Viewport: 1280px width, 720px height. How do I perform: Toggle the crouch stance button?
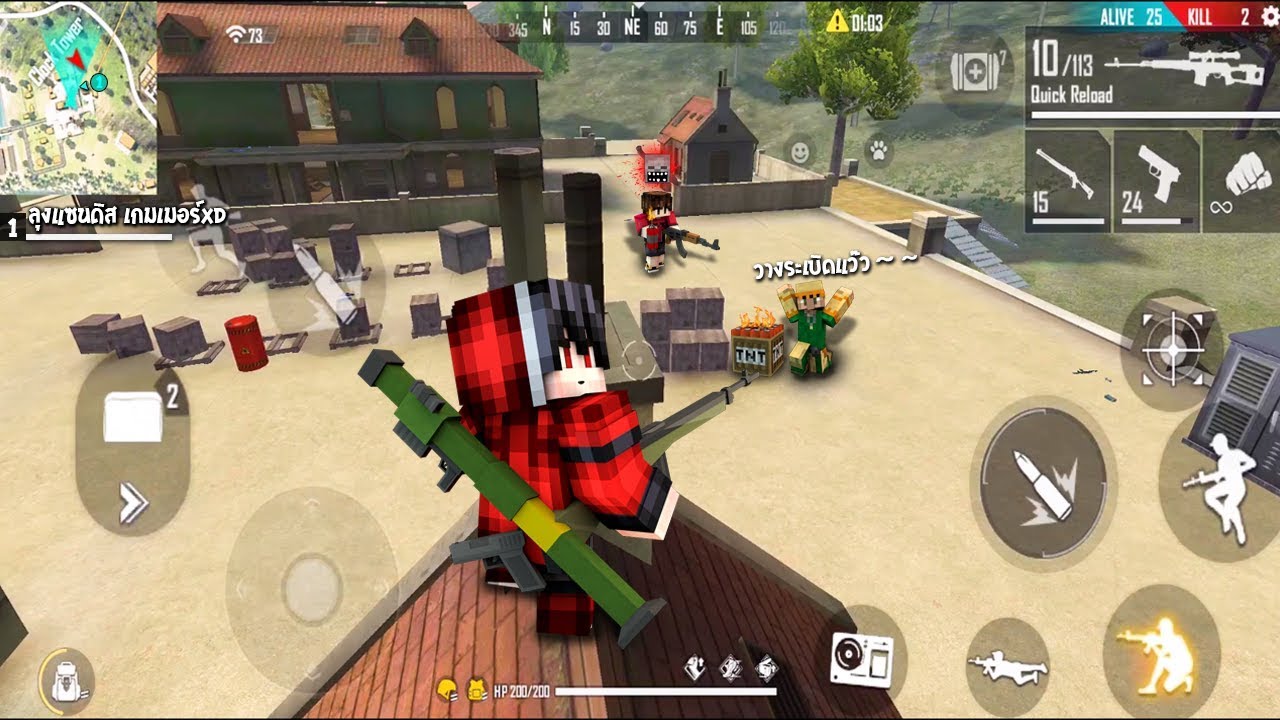1160,651
